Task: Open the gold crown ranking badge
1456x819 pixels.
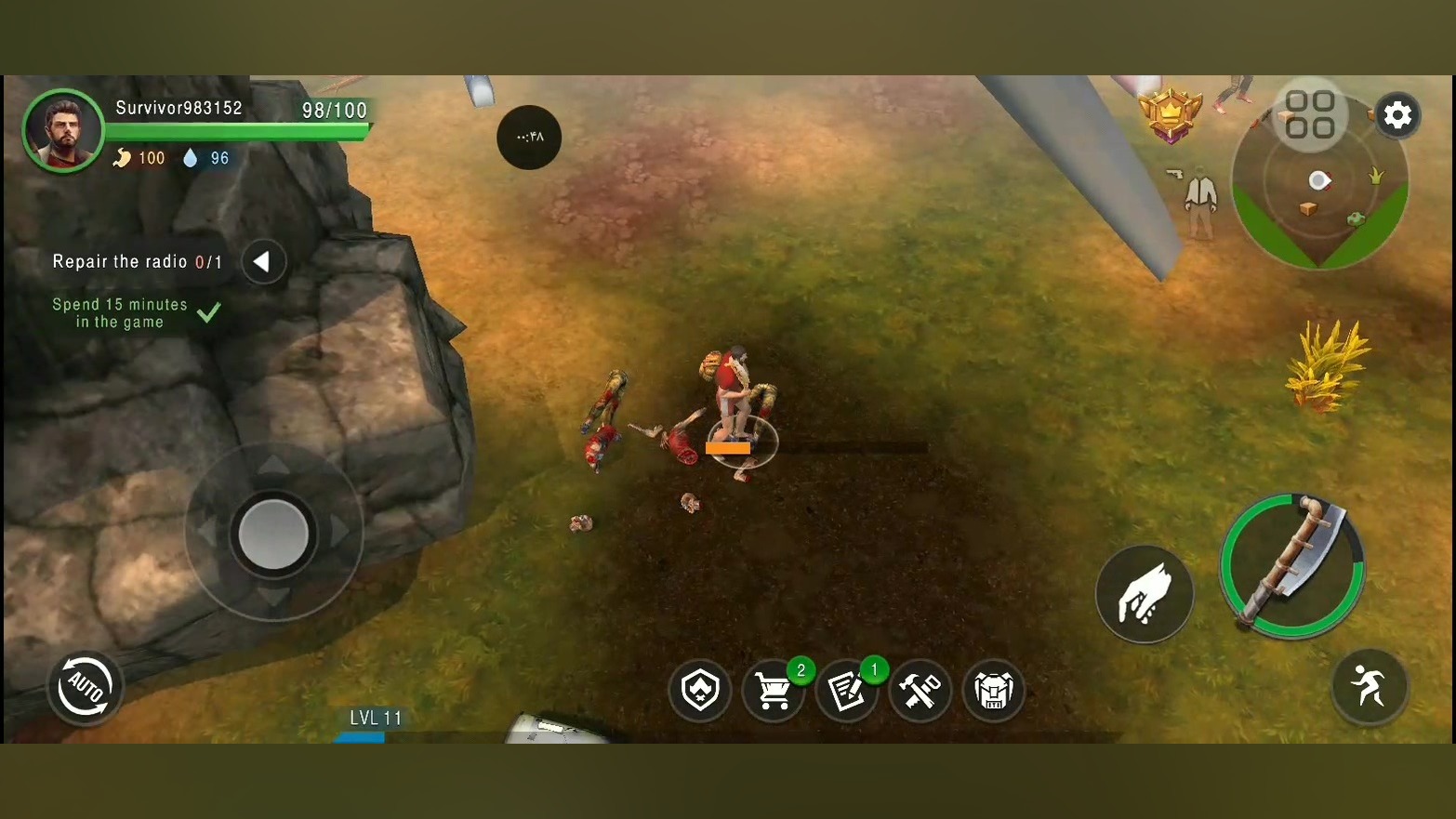Action: 1171,113
